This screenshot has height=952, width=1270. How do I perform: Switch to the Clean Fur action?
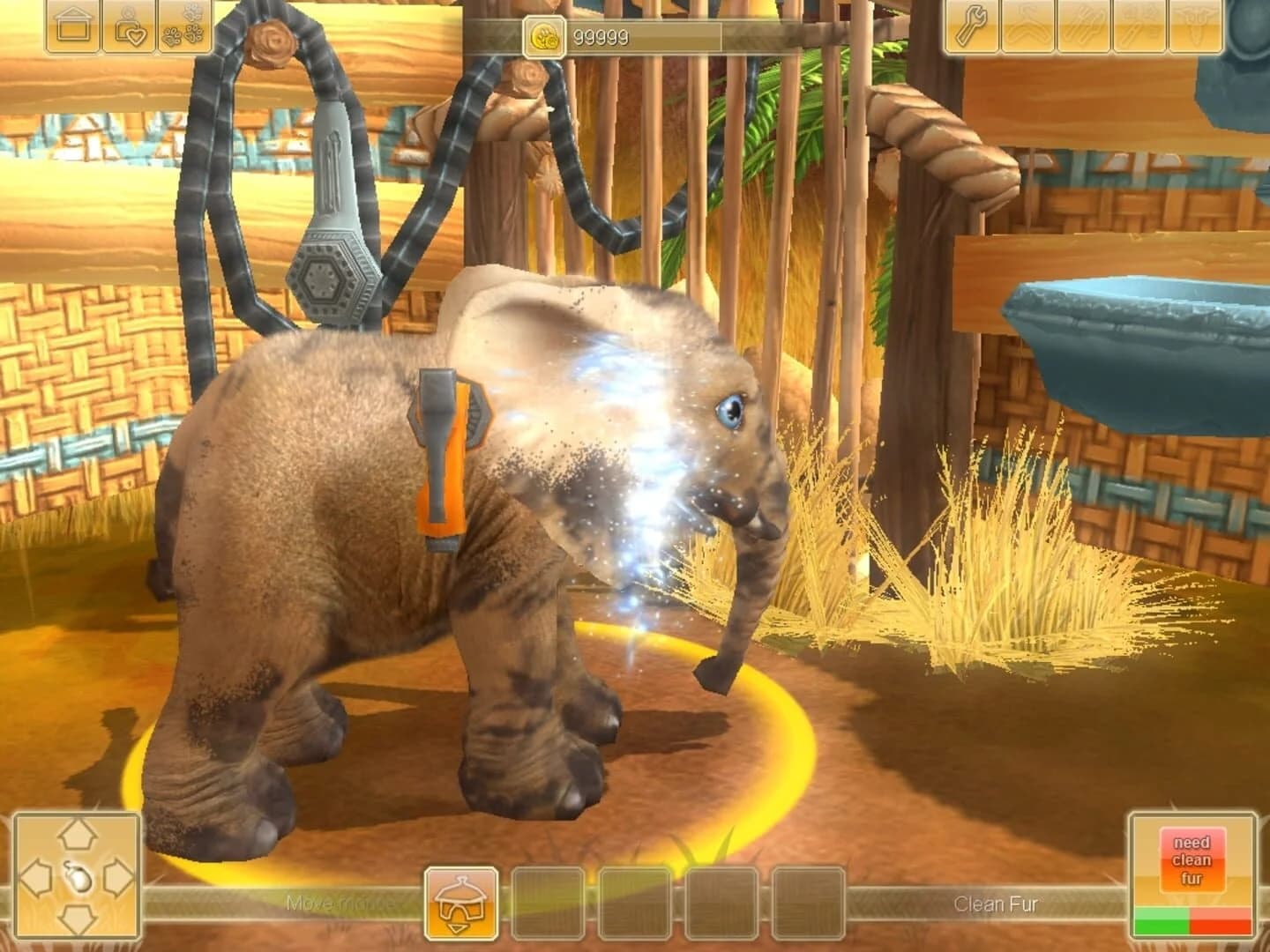pyautogui.click(x=995, y=904)
